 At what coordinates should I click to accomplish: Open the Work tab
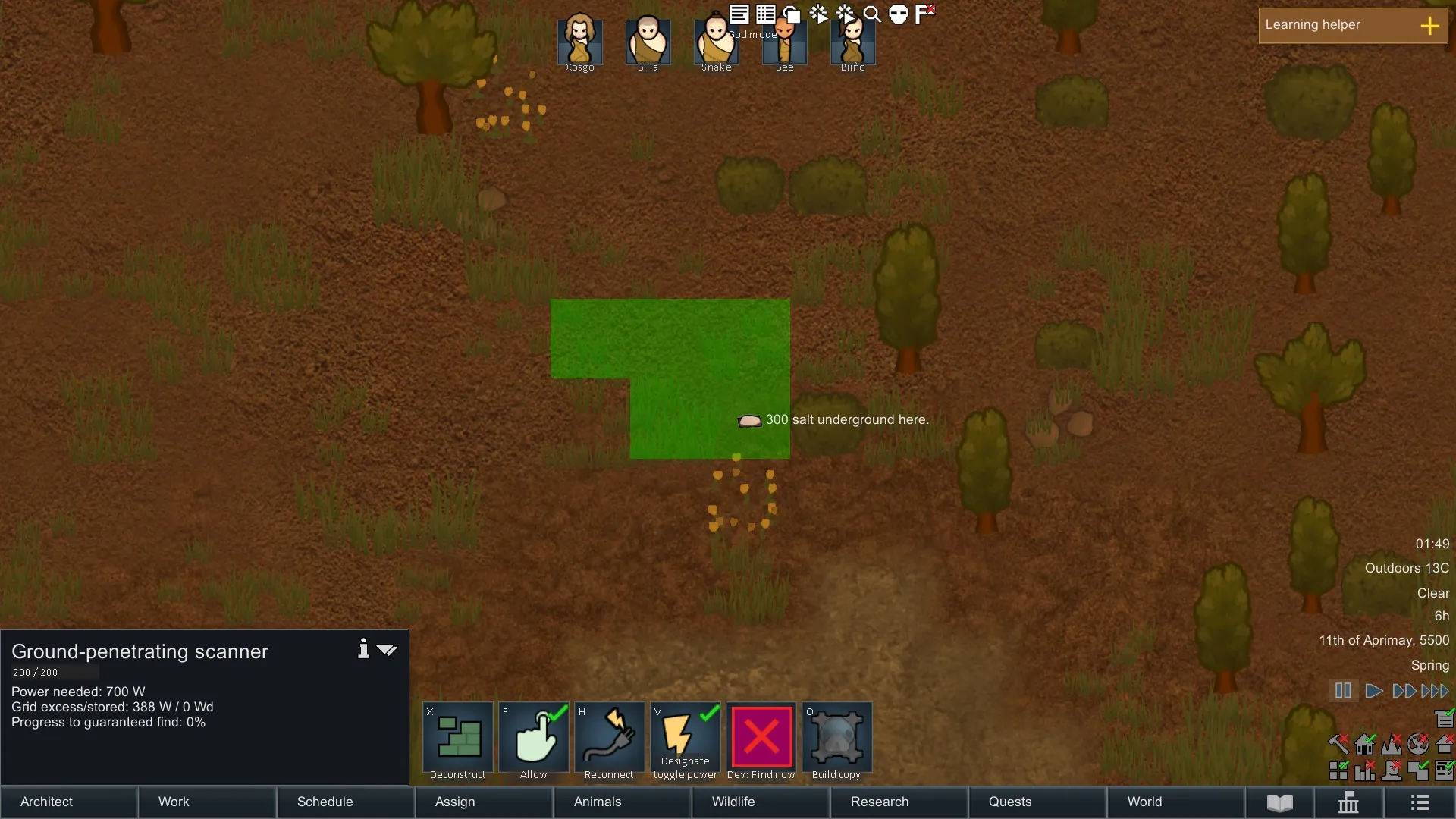click(x=206, y=802)
